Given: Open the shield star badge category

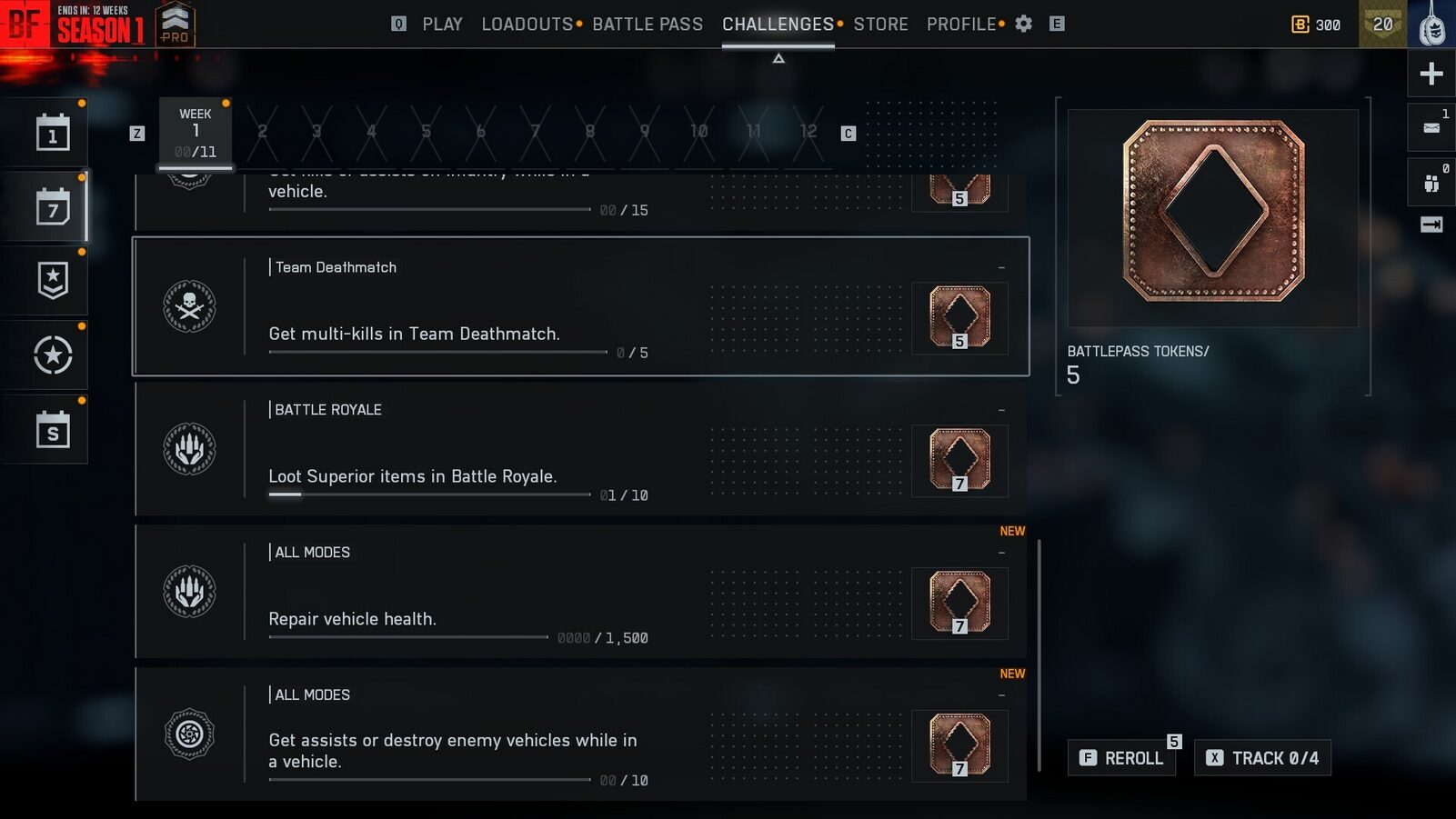Looking at the screenshot, I should (53, 281).
